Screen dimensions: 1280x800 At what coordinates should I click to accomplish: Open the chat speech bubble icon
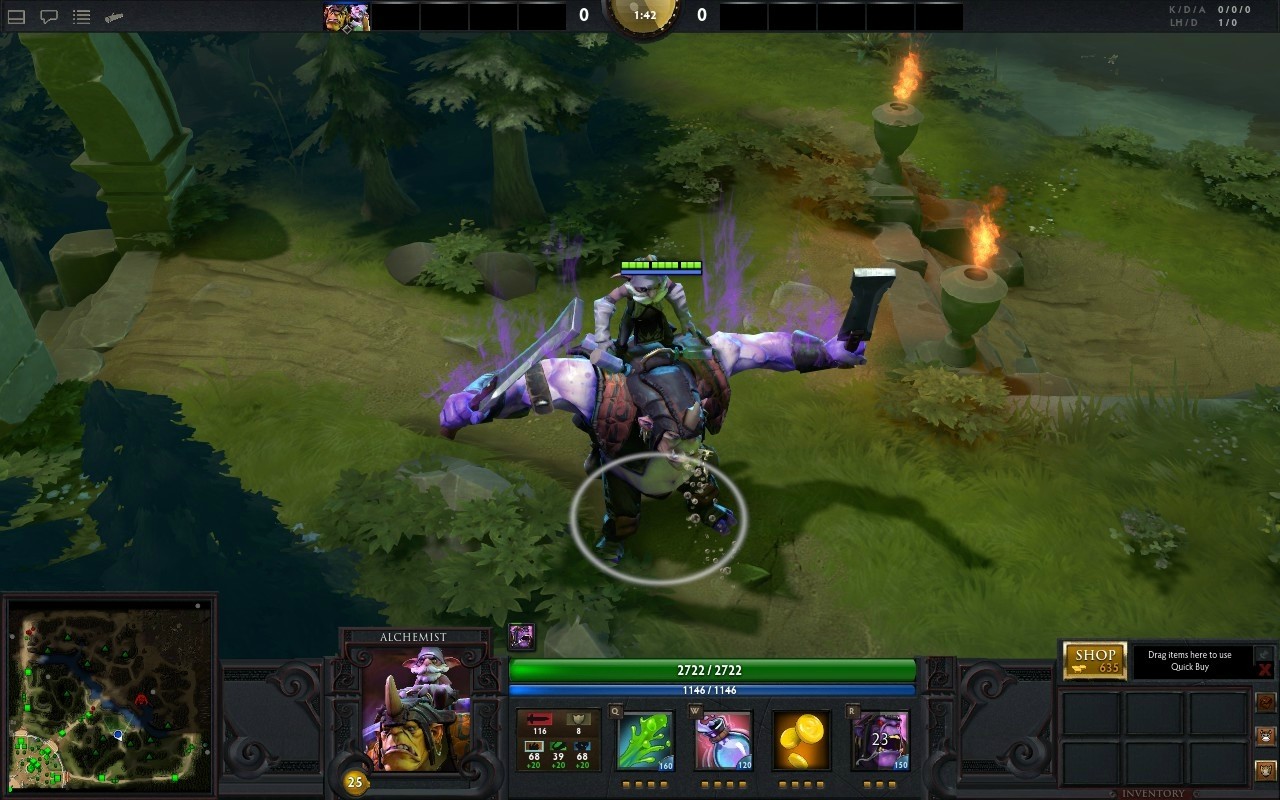[49, 17]
